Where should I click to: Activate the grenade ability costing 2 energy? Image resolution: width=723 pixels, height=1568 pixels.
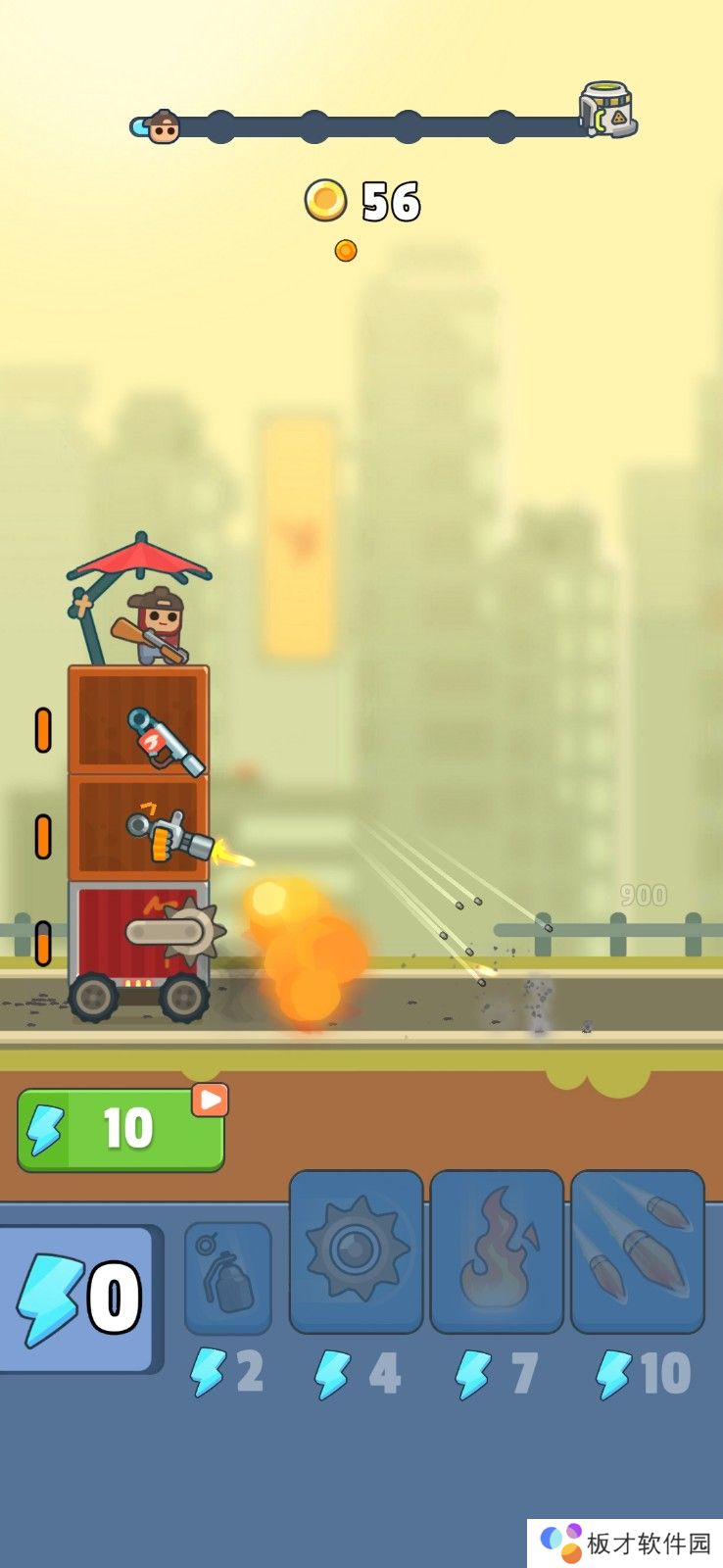point(228,1277)
